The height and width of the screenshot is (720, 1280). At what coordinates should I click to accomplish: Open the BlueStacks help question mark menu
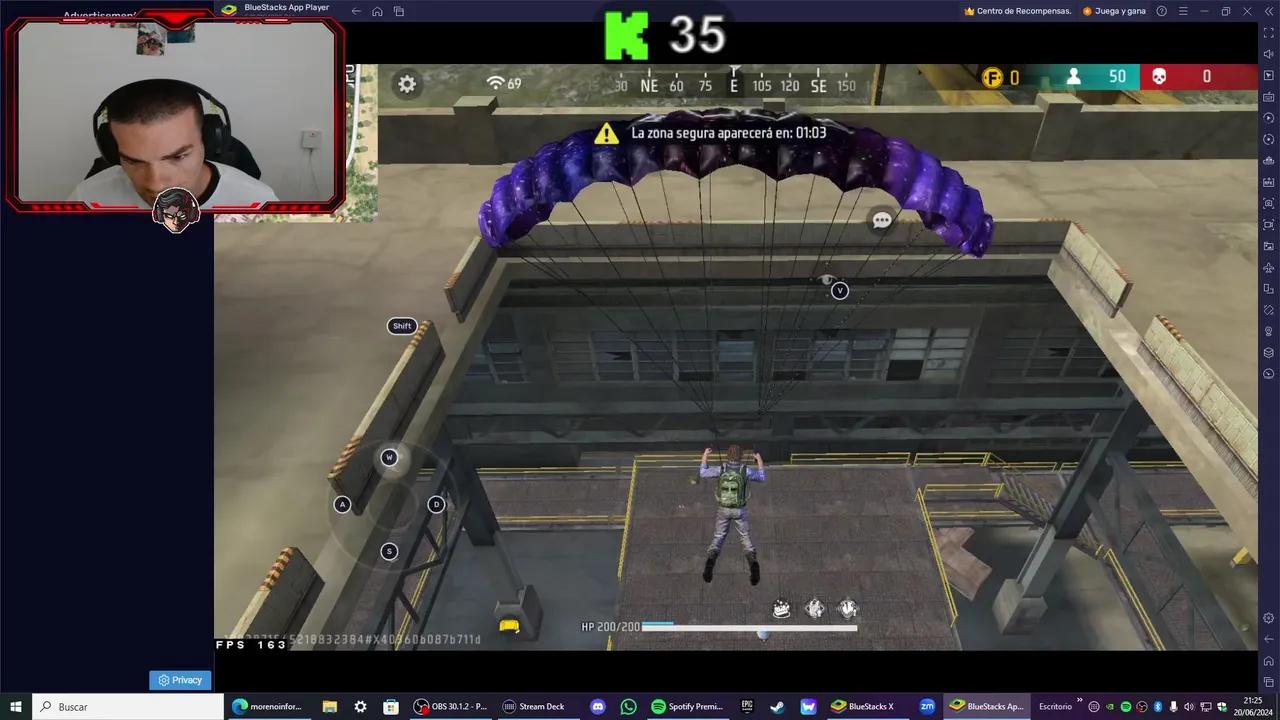click(x=1161, y=11)
